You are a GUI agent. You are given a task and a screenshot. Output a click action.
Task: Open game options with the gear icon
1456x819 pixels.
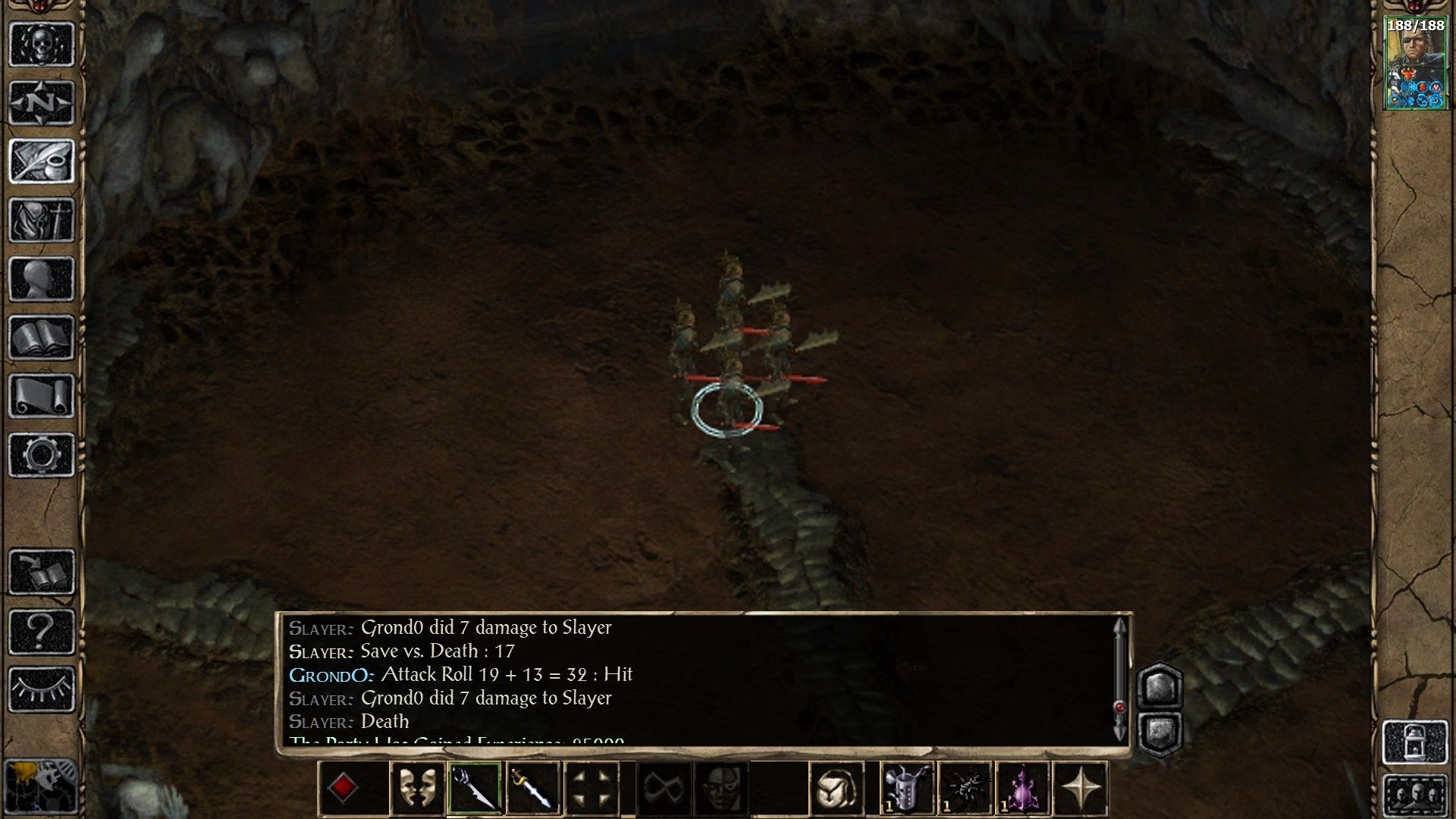click(42, 455)
